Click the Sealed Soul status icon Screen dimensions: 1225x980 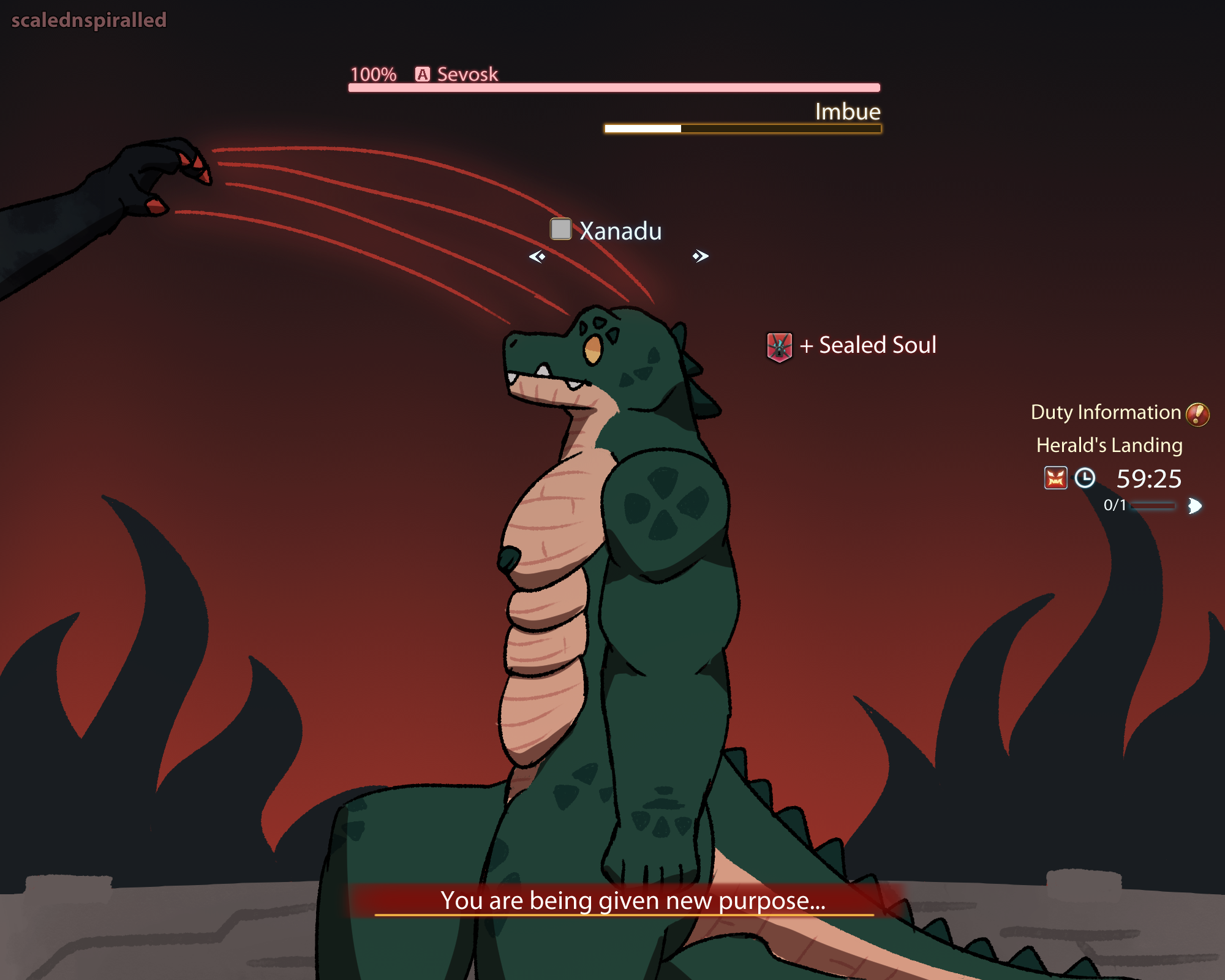point(779,347)
